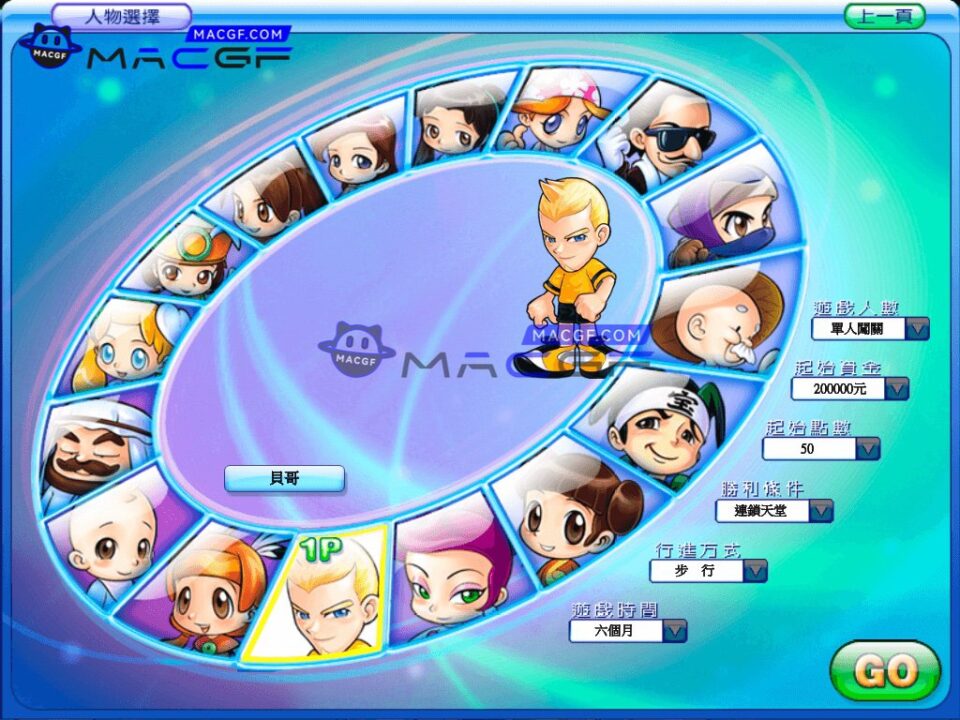Open the 行進方式 dropdown showing 步行

[x=755, y=570]
